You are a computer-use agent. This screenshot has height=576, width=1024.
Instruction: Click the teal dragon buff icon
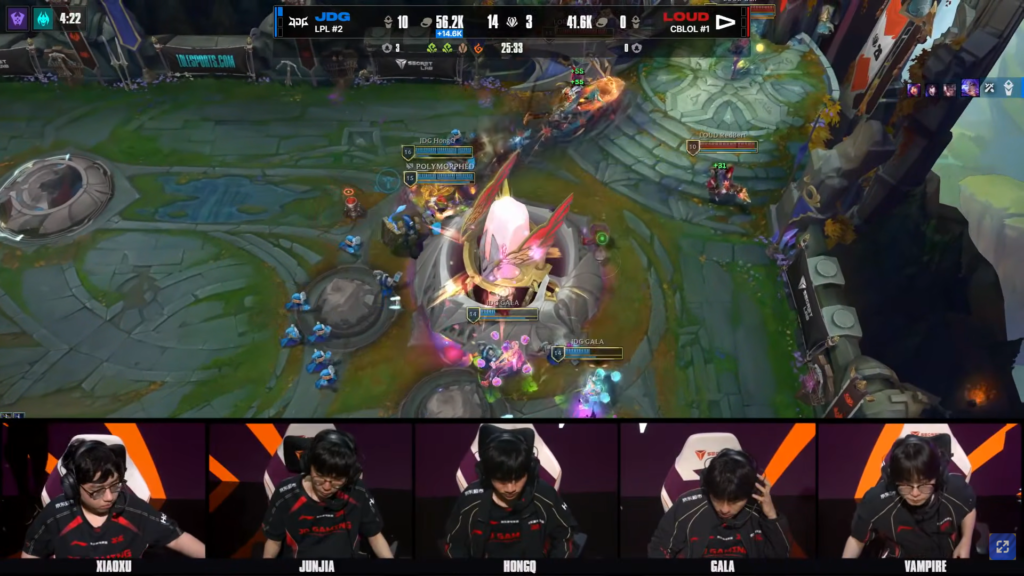[x=43, y=18]
